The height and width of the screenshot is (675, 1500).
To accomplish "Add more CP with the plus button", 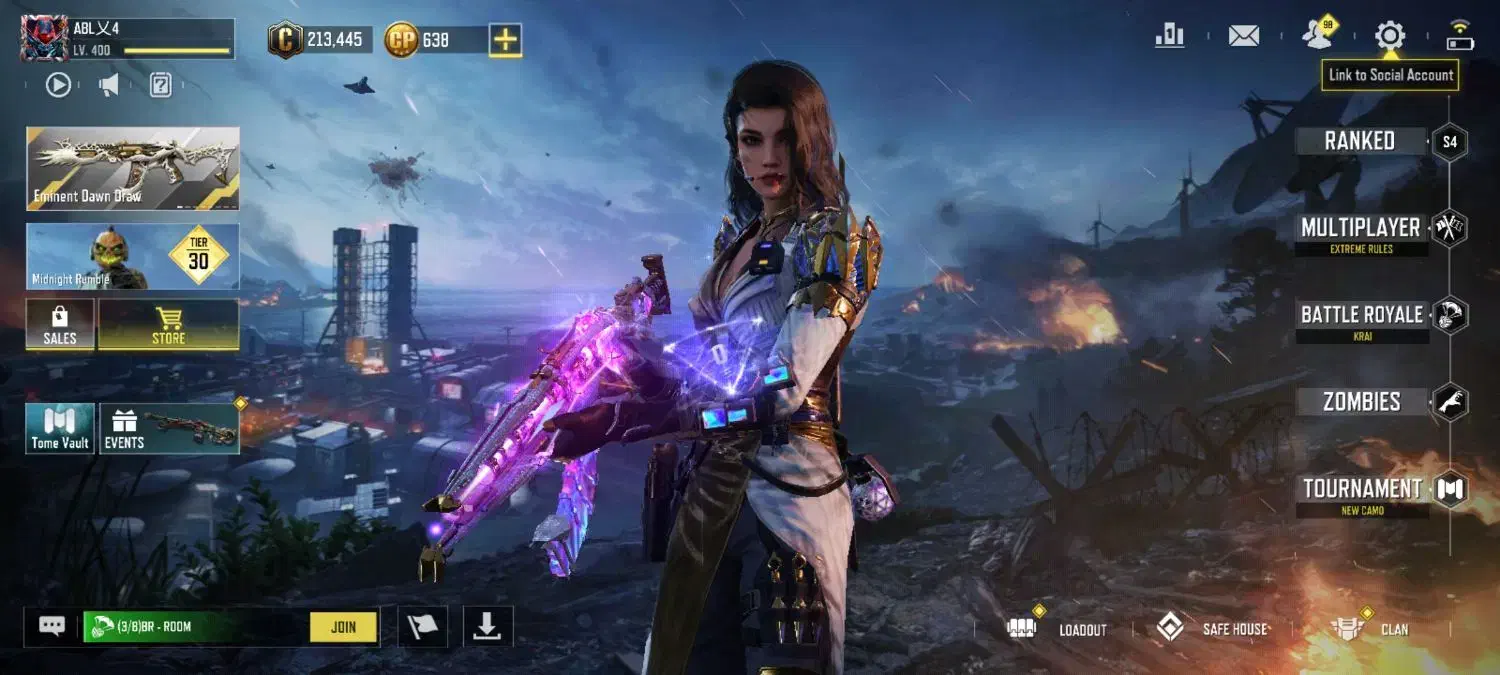I will click(506, 40).
